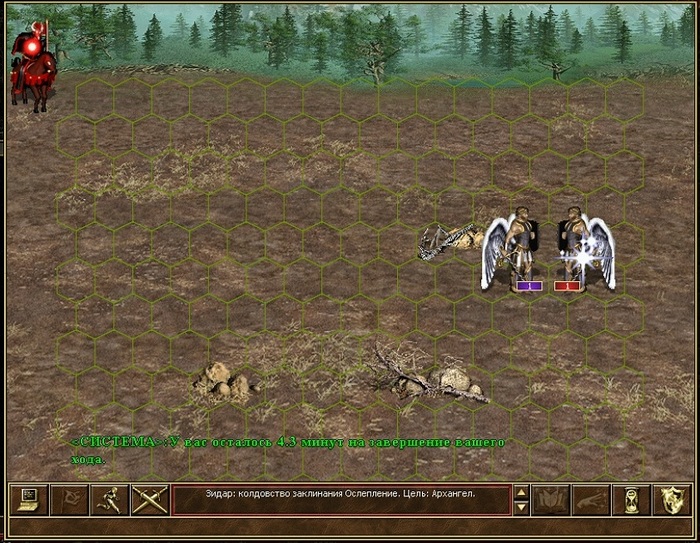The image size is (700, 543).
Task: Click the surrender flag button
Action: (x=69, y=499)
